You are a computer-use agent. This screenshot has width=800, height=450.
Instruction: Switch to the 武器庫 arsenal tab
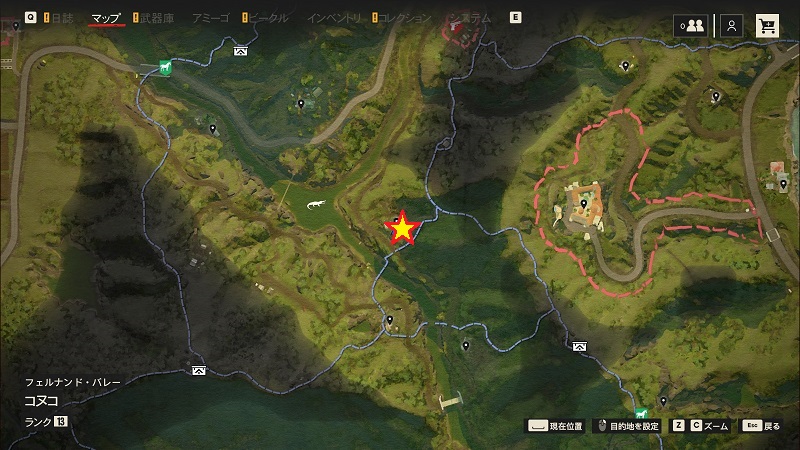click(x=156, y=18)
